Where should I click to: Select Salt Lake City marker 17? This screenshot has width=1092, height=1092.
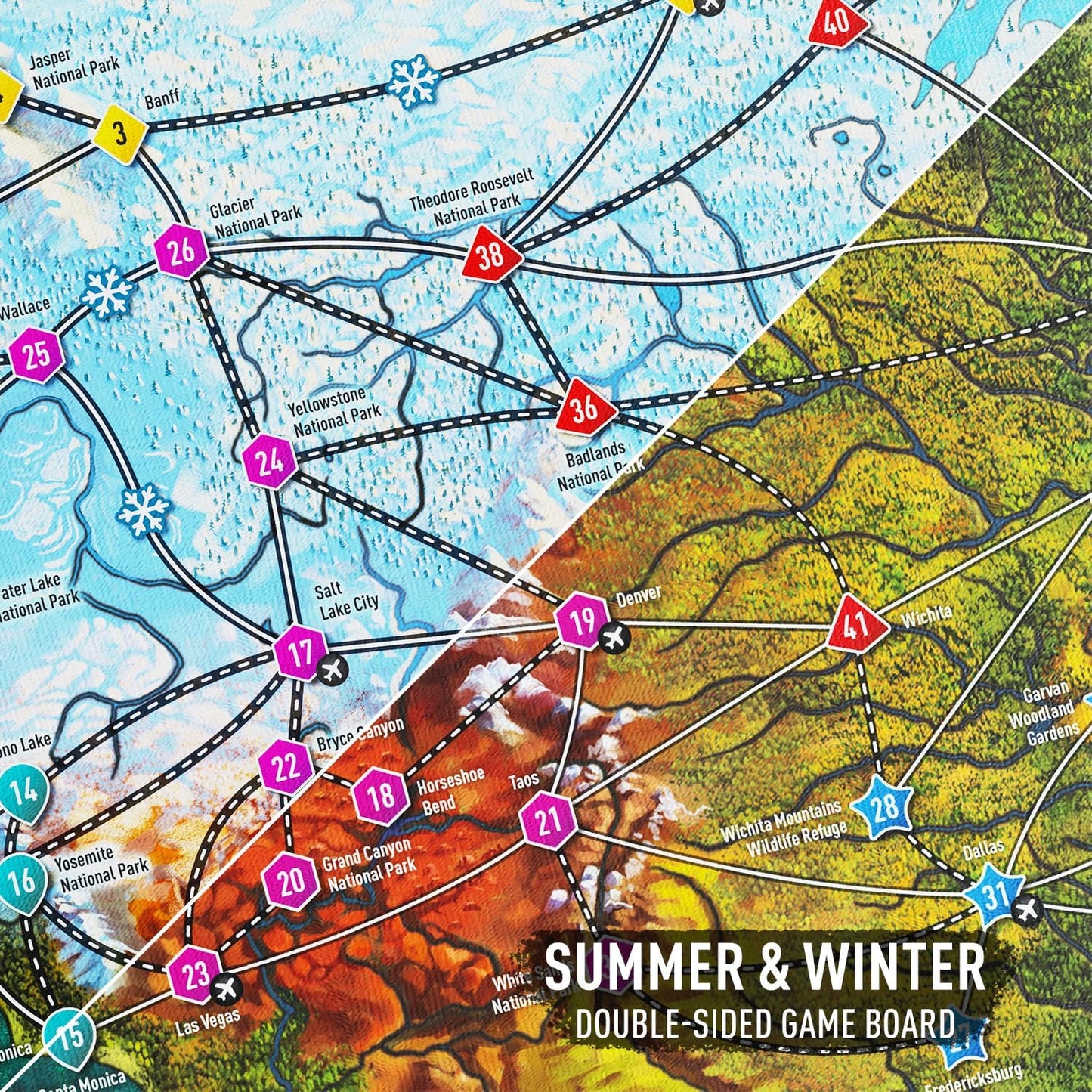[x=300, y=653]
